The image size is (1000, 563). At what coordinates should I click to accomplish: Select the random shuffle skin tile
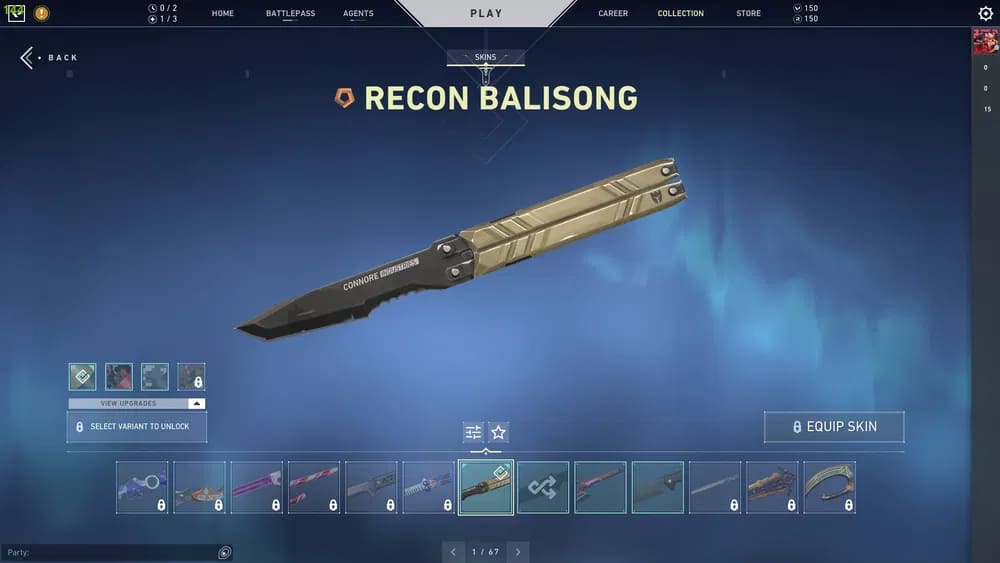[543, 487]
